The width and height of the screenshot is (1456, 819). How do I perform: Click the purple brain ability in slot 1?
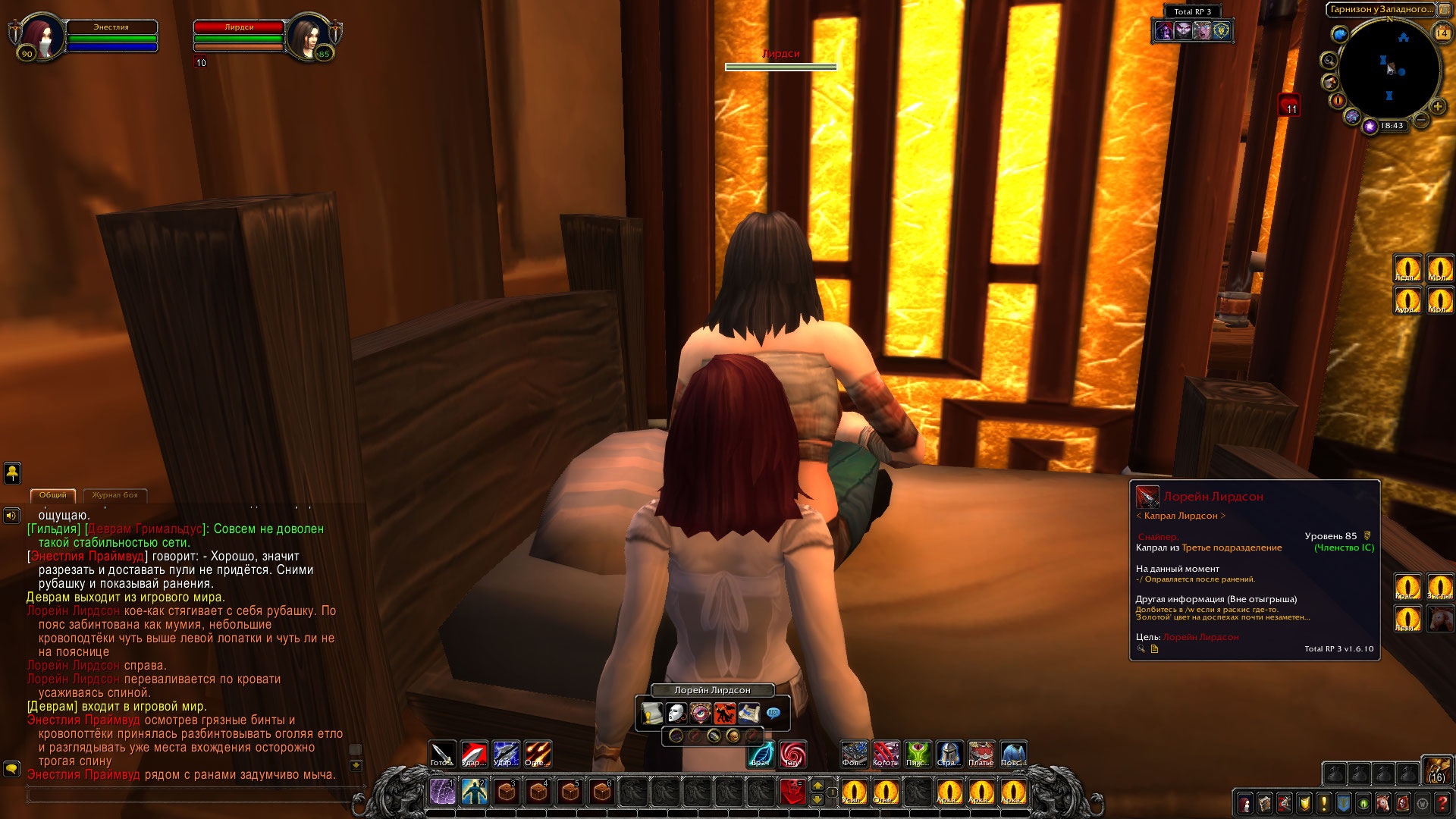click(443, 792)
